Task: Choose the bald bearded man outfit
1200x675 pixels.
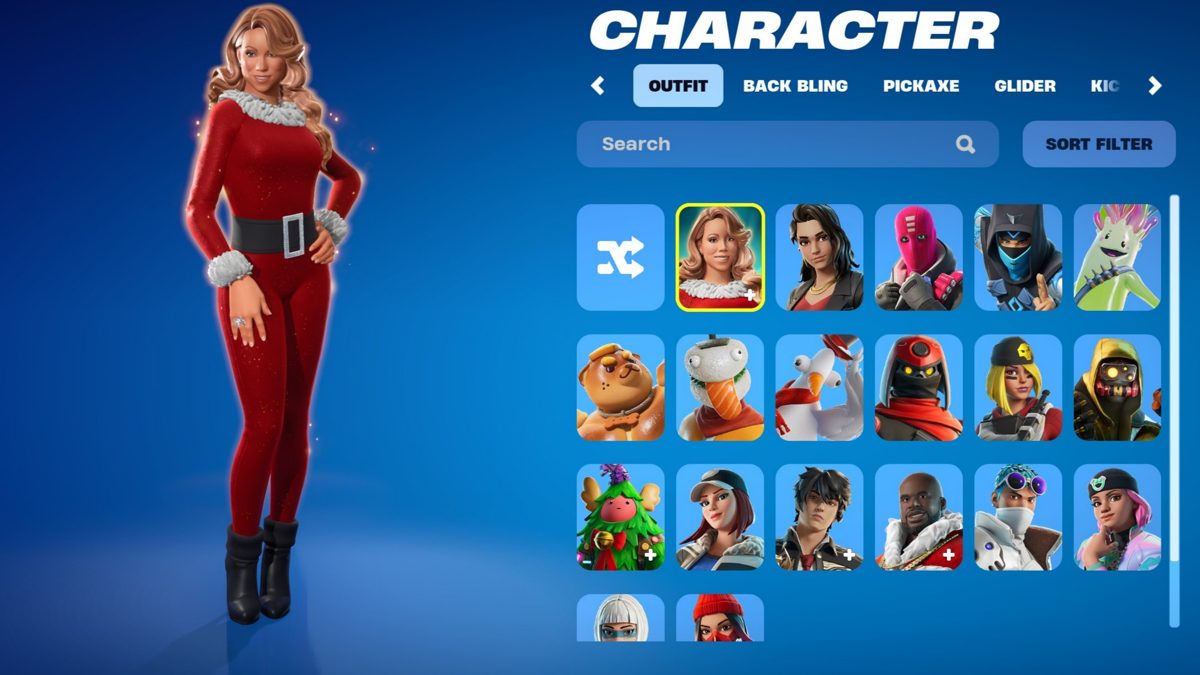Action: click(918, 517)
